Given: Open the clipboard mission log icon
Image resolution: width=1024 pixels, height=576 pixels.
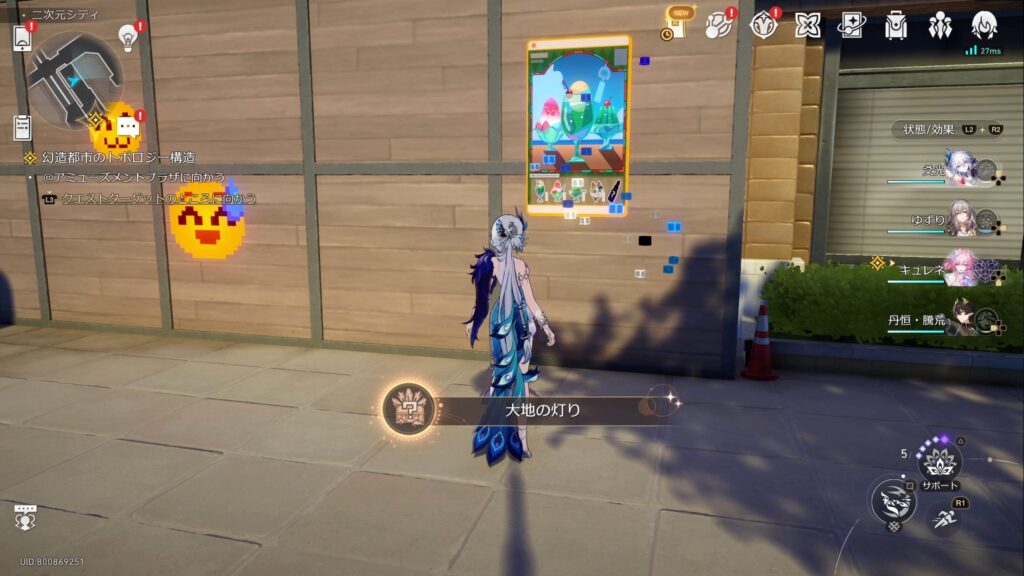Looking at the screenshot, I should (x=23, y=127).
